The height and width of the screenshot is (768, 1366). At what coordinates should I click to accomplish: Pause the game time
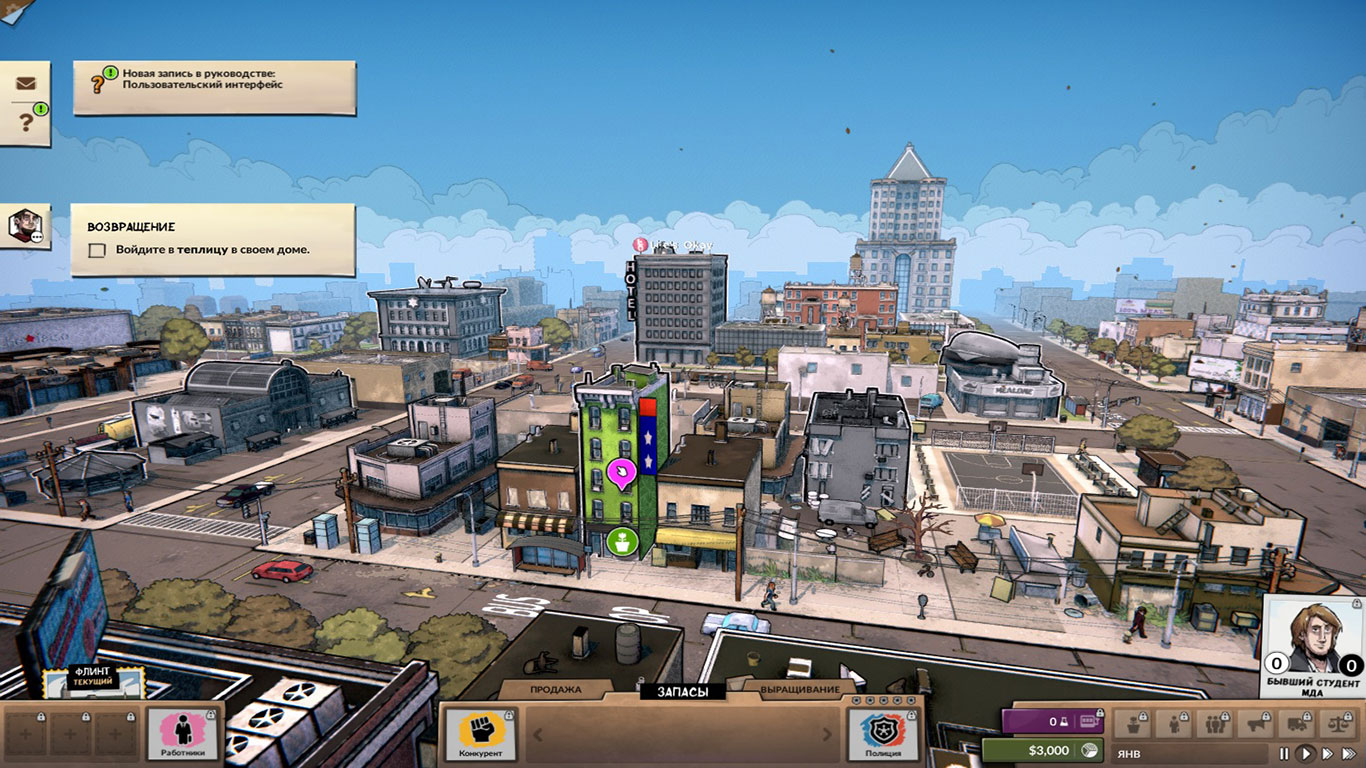(1285, 753)
